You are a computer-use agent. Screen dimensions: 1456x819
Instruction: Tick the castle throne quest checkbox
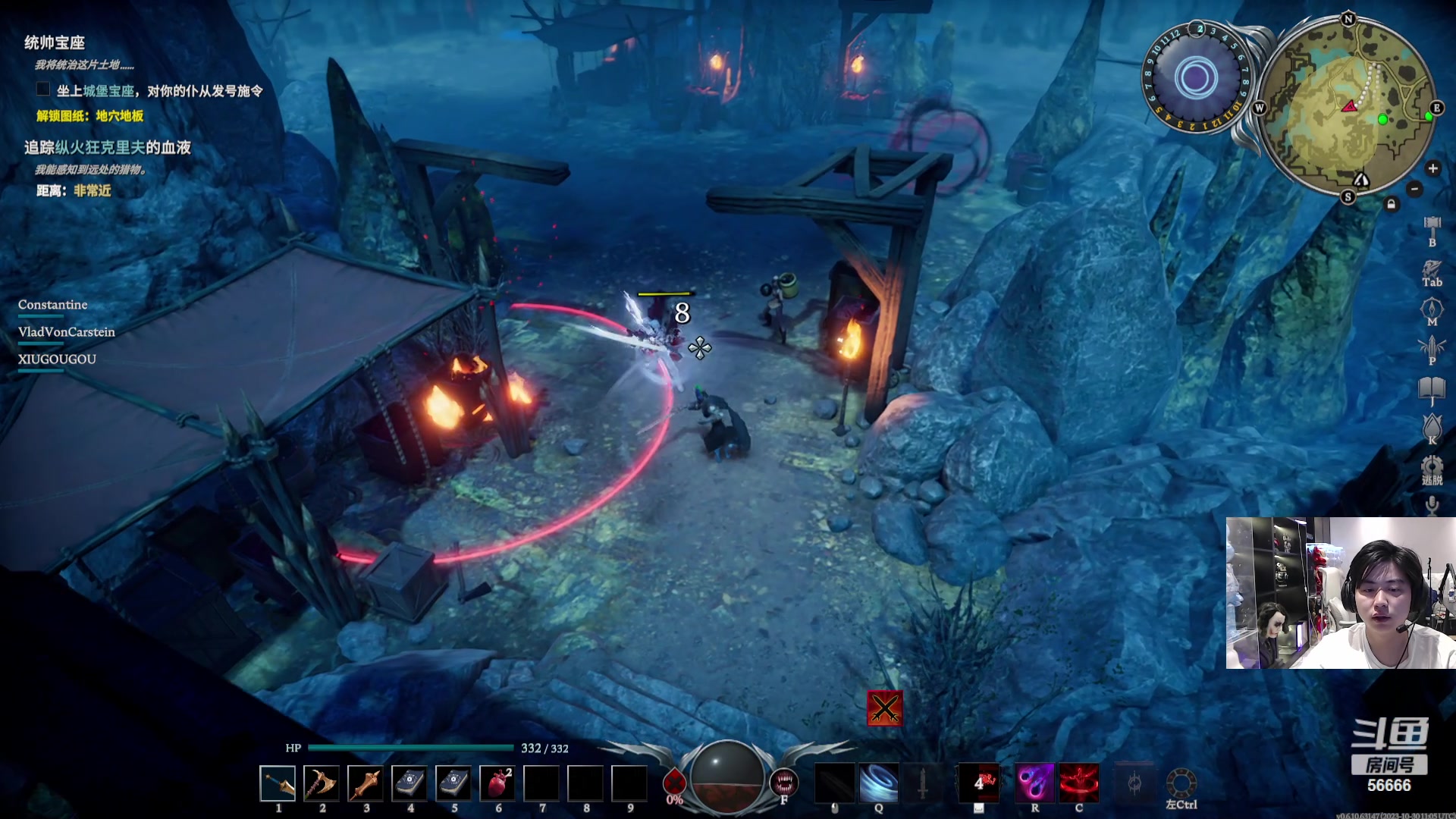(x=43, y=89)
